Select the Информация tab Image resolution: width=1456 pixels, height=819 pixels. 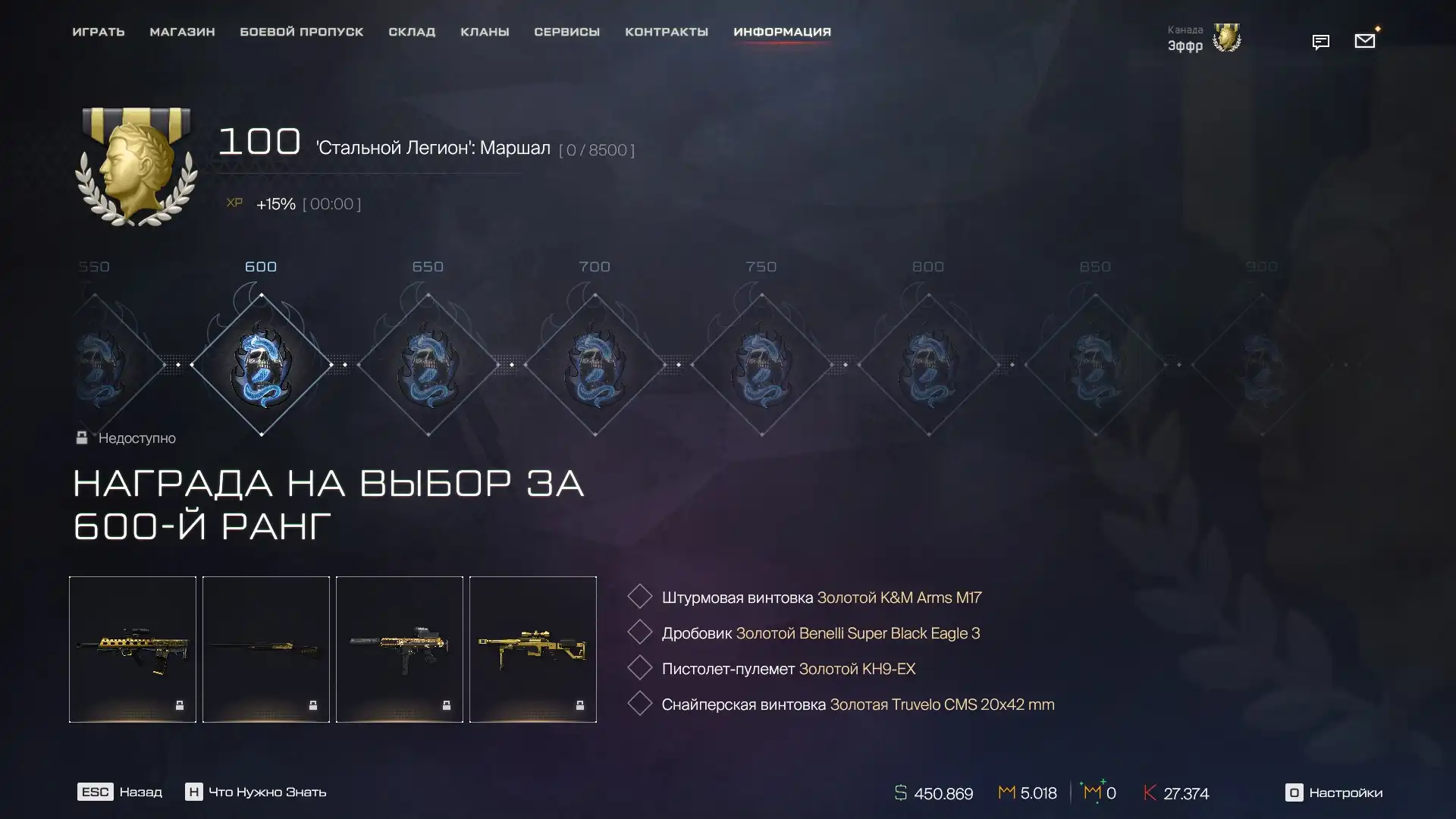click(782, 32)
